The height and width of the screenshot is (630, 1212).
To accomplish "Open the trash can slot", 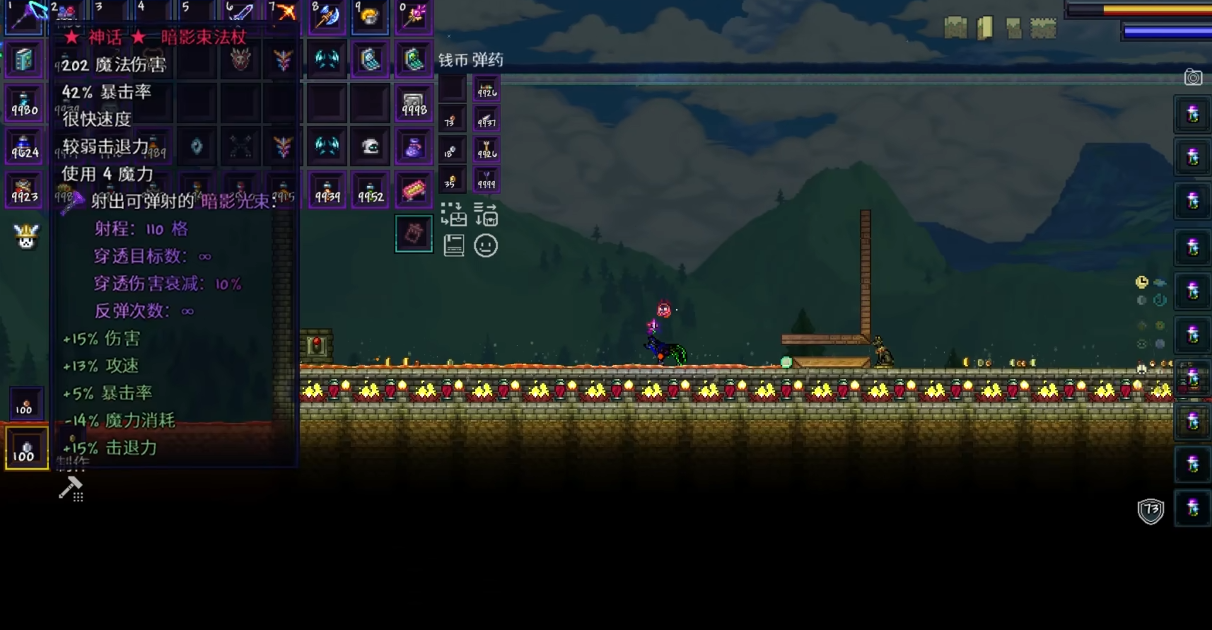I will click(414, 234).
